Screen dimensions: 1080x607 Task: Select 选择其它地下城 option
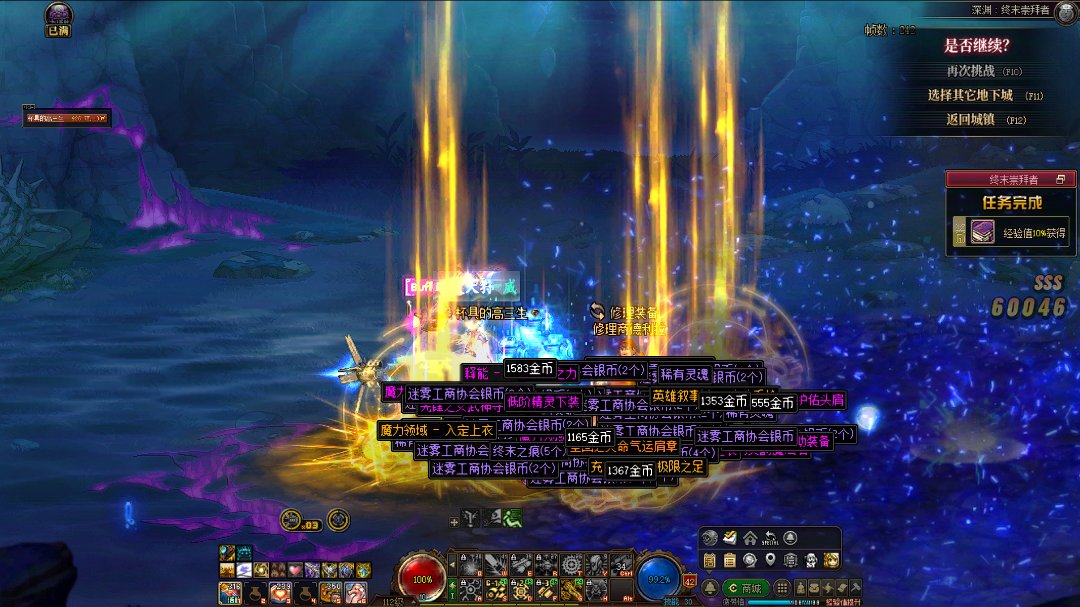coord(970,95)
